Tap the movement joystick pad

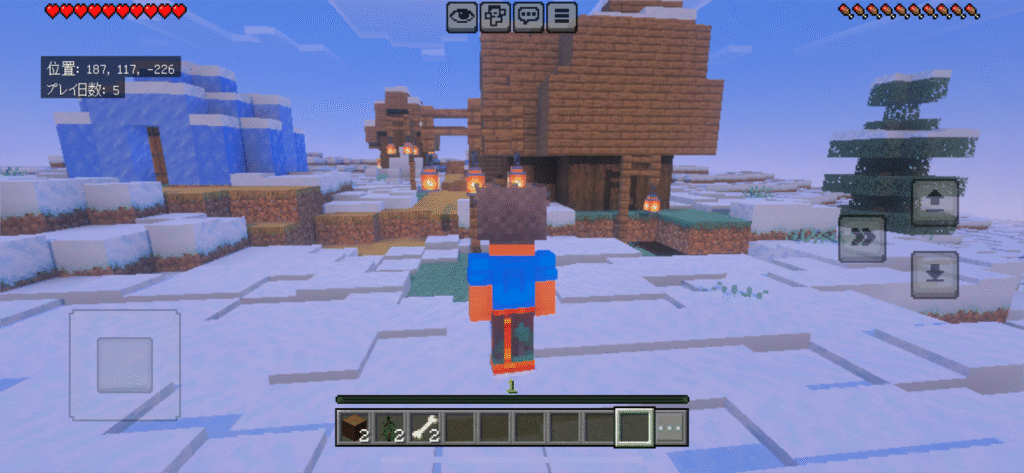[x=125, y=364]
